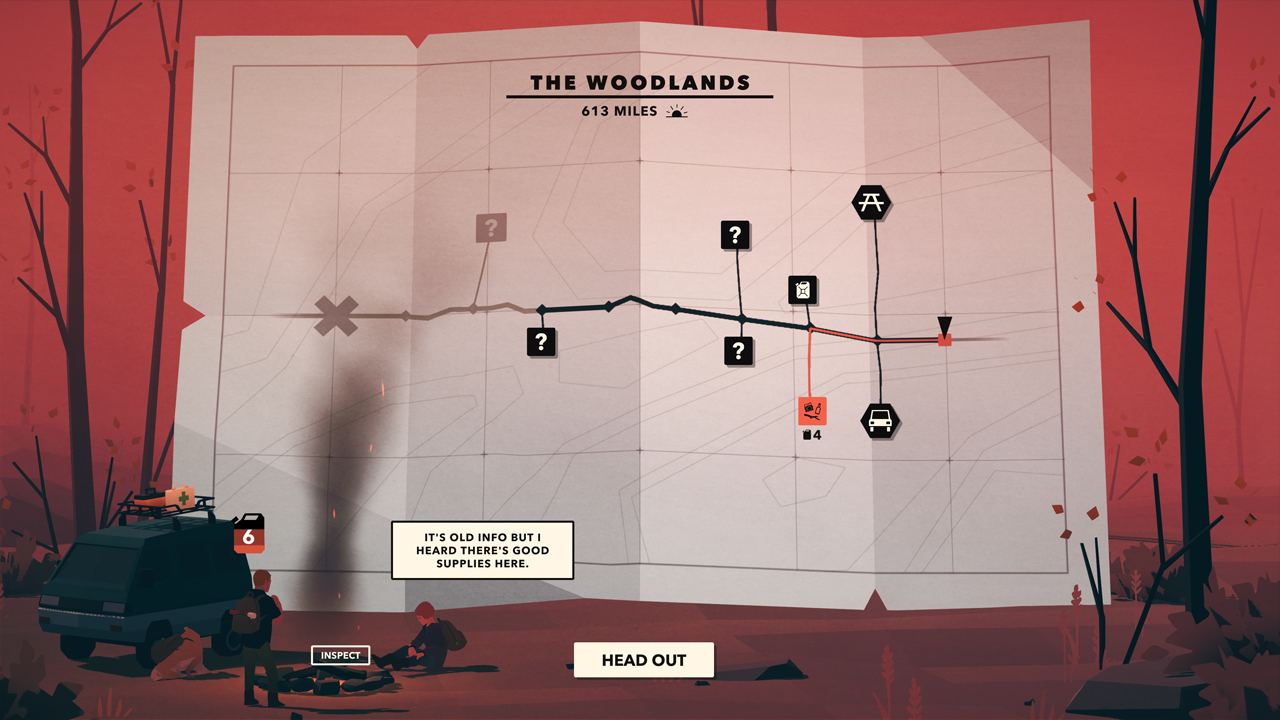The width and height of the screenshot is (1280, 720).
Task: Select the leftmost question mark stop on route
Action: (x=541, y=342)
